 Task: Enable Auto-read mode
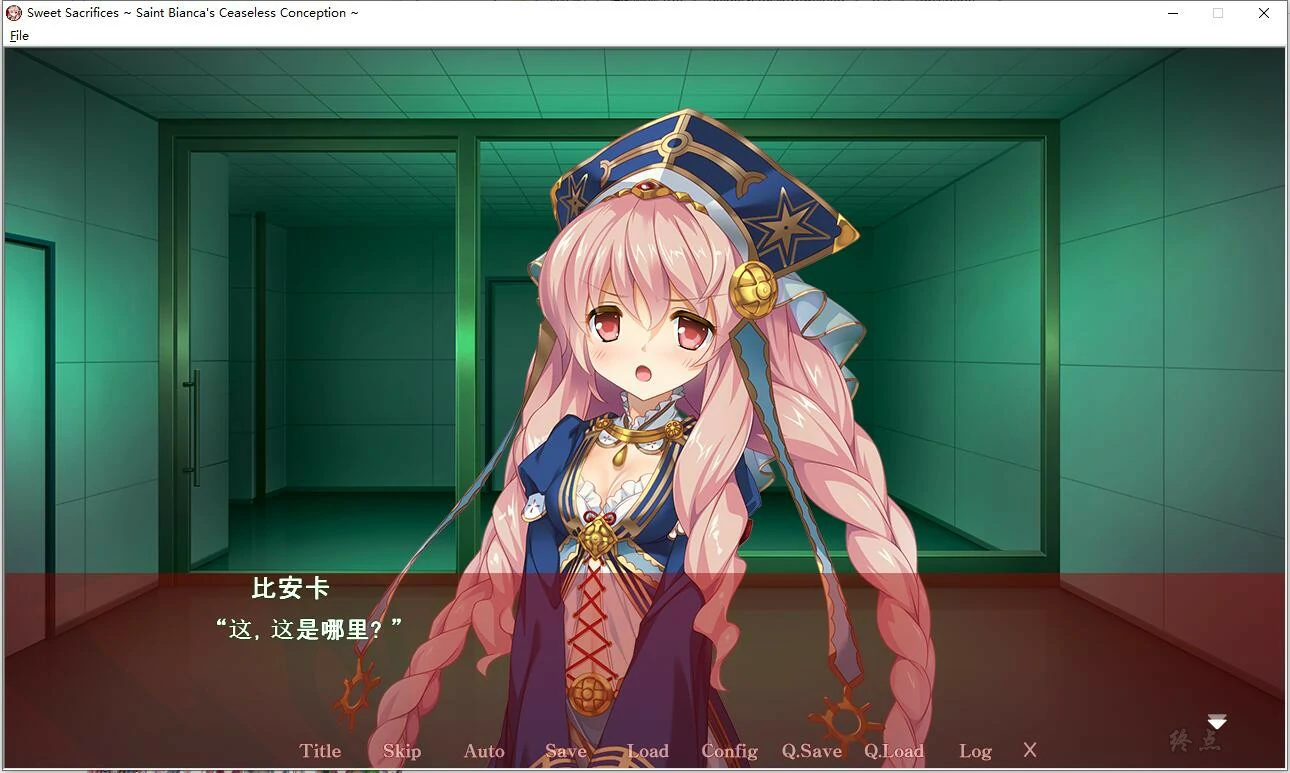coord(483,750)
